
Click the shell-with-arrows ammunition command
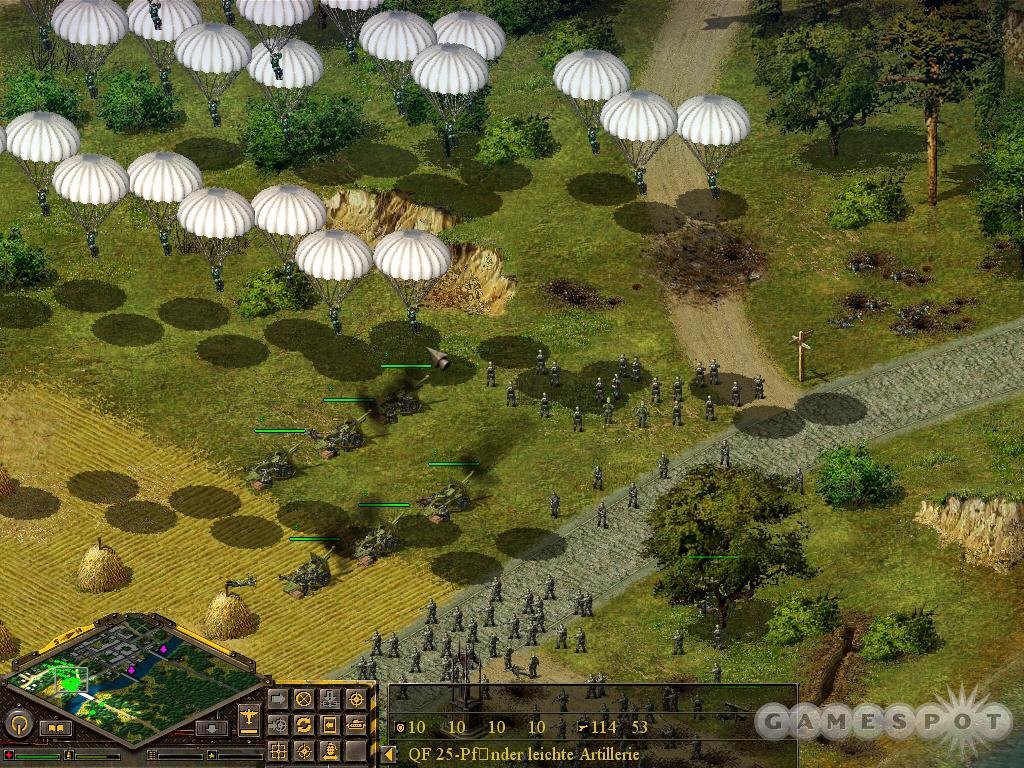pyautogui.click(x=329, y=750)
